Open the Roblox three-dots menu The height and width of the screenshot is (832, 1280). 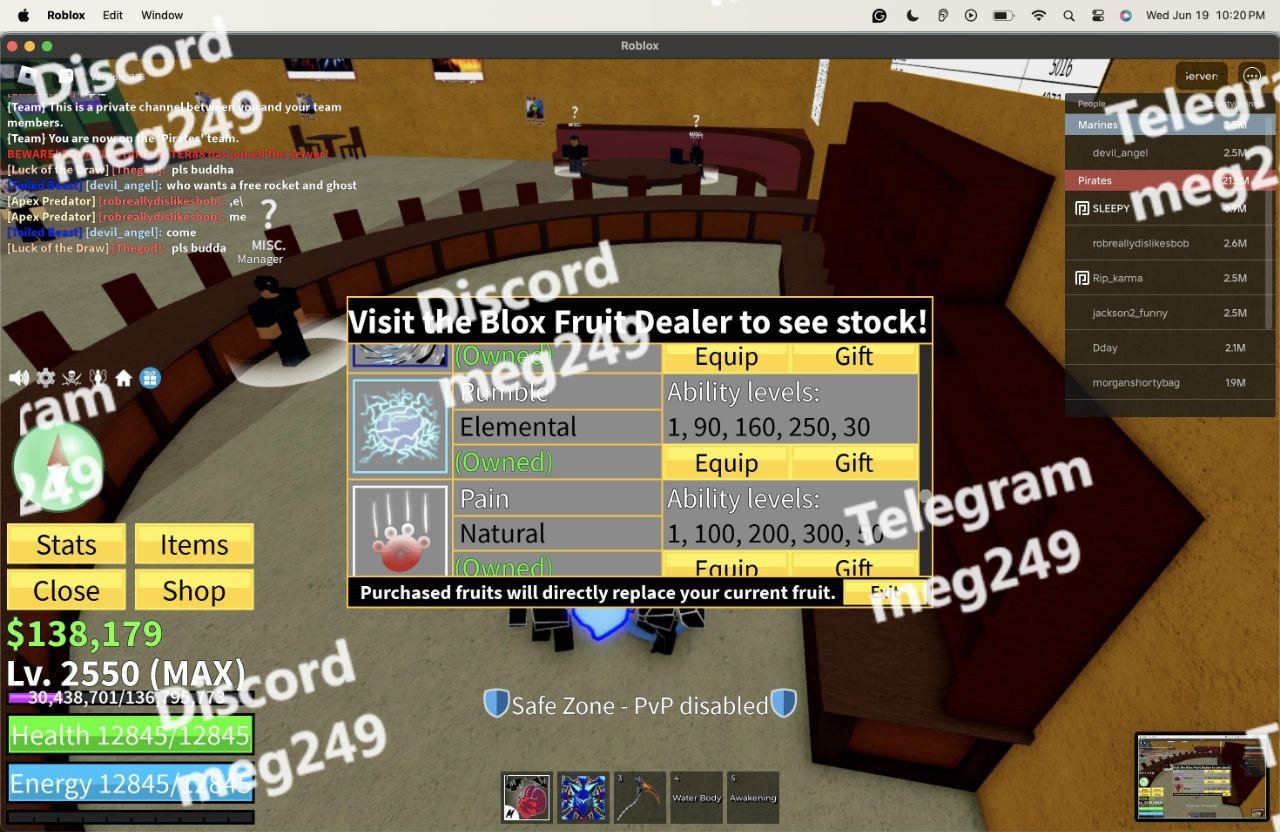[1251, 76]
